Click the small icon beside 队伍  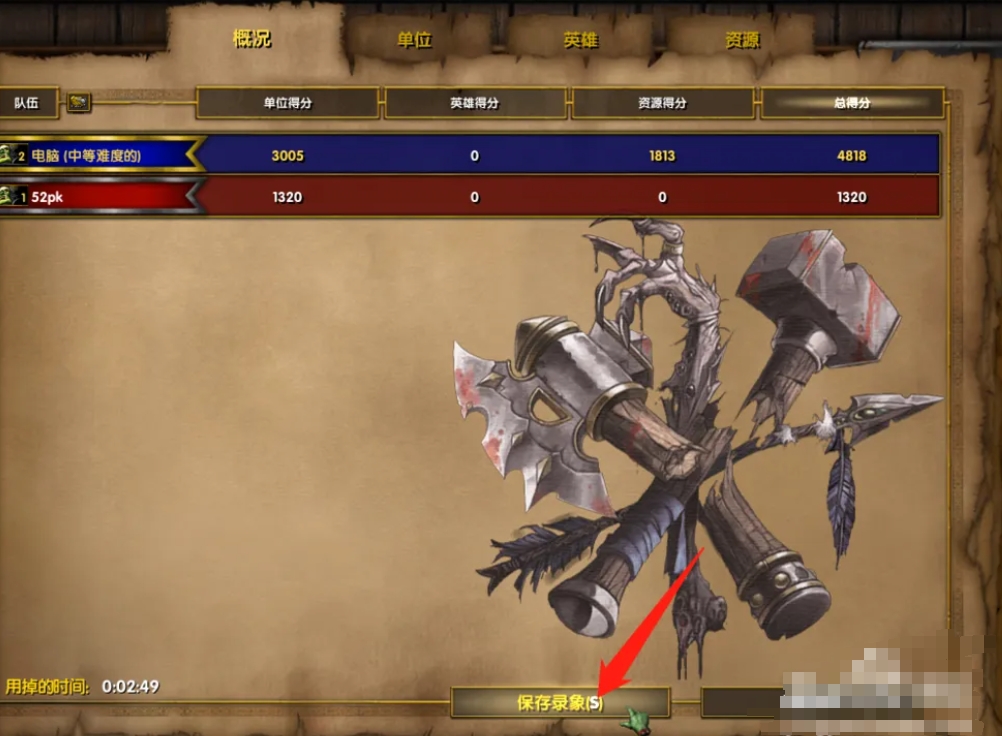[x=79, y=102]
